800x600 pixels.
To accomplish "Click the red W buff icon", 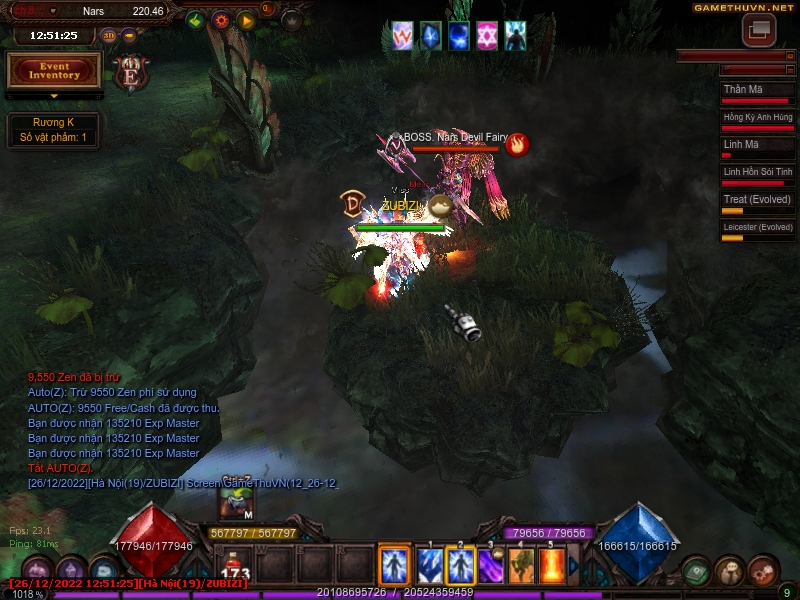I will coord(402,35).
